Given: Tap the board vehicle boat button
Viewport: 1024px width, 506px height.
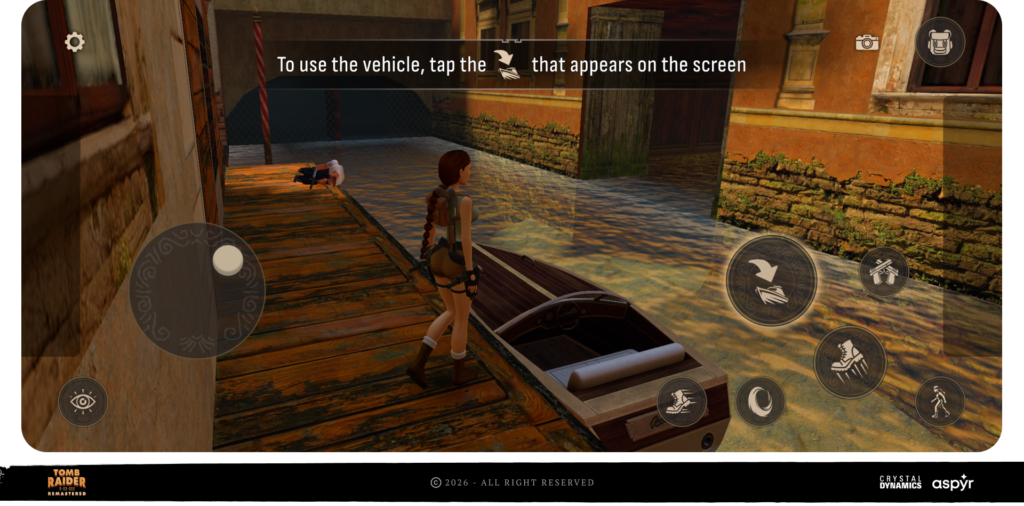Looking at the screenshot, I should (x=771, y=281).
